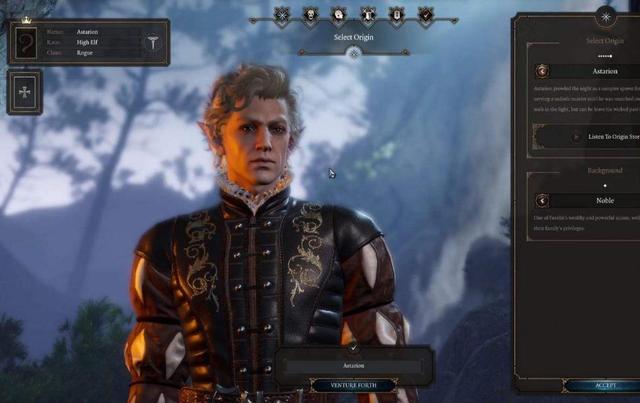640x403 pixels.
Task: Choose the previous origin character arrow
Action: (x=542, y=71)
